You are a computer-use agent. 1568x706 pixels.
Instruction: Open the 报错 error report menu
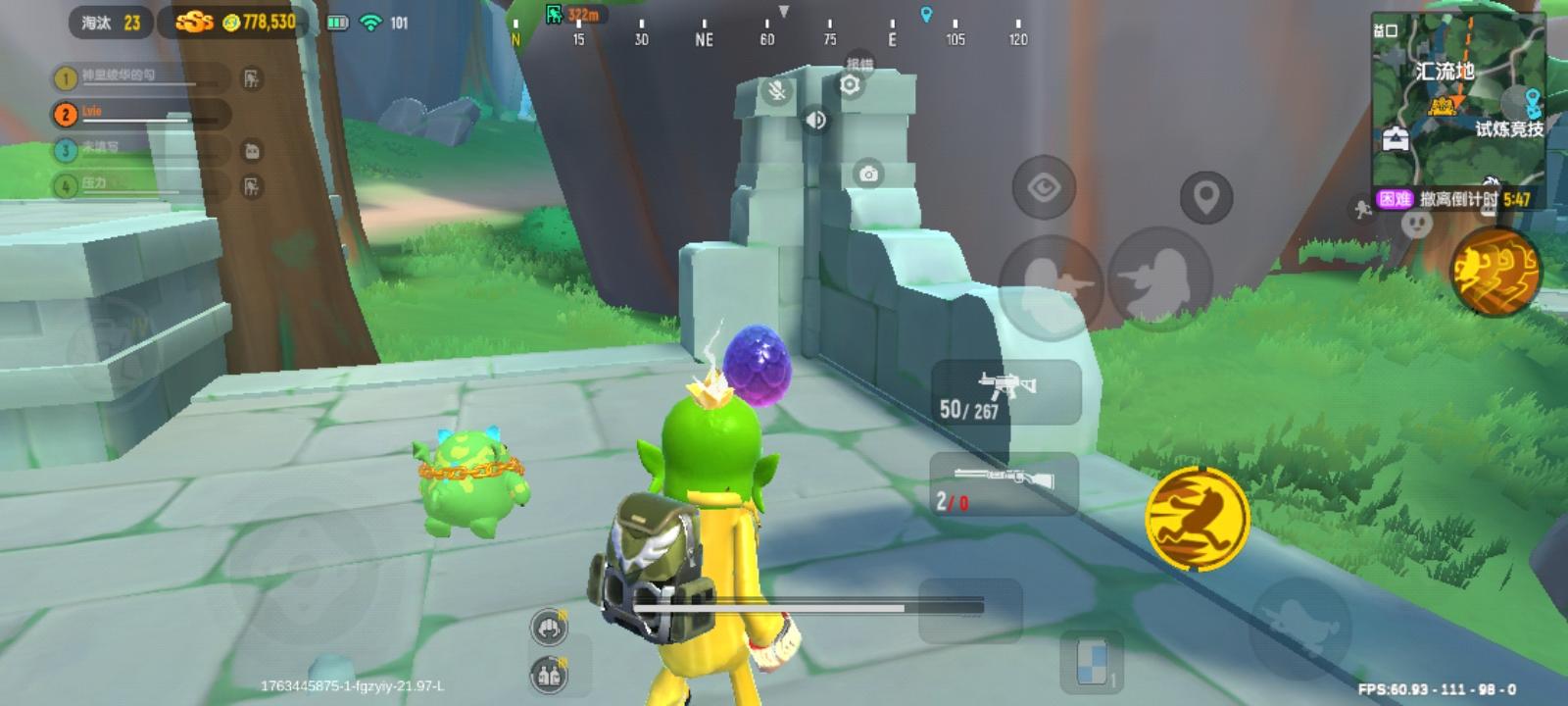point(860,61)
